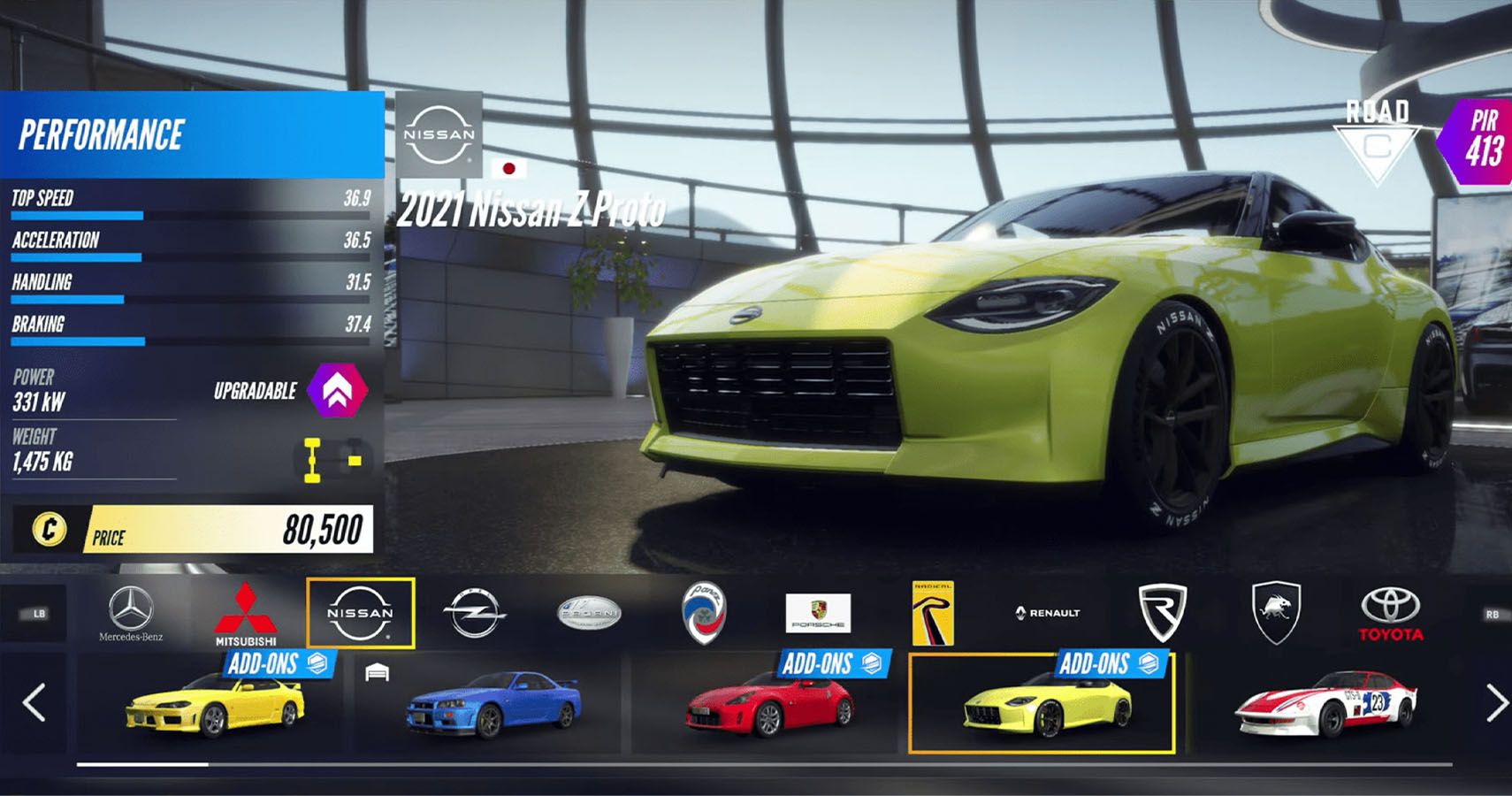Click the Pagani brand emblem
This screenshot has width=1512, height=796.
coord(588,612)
